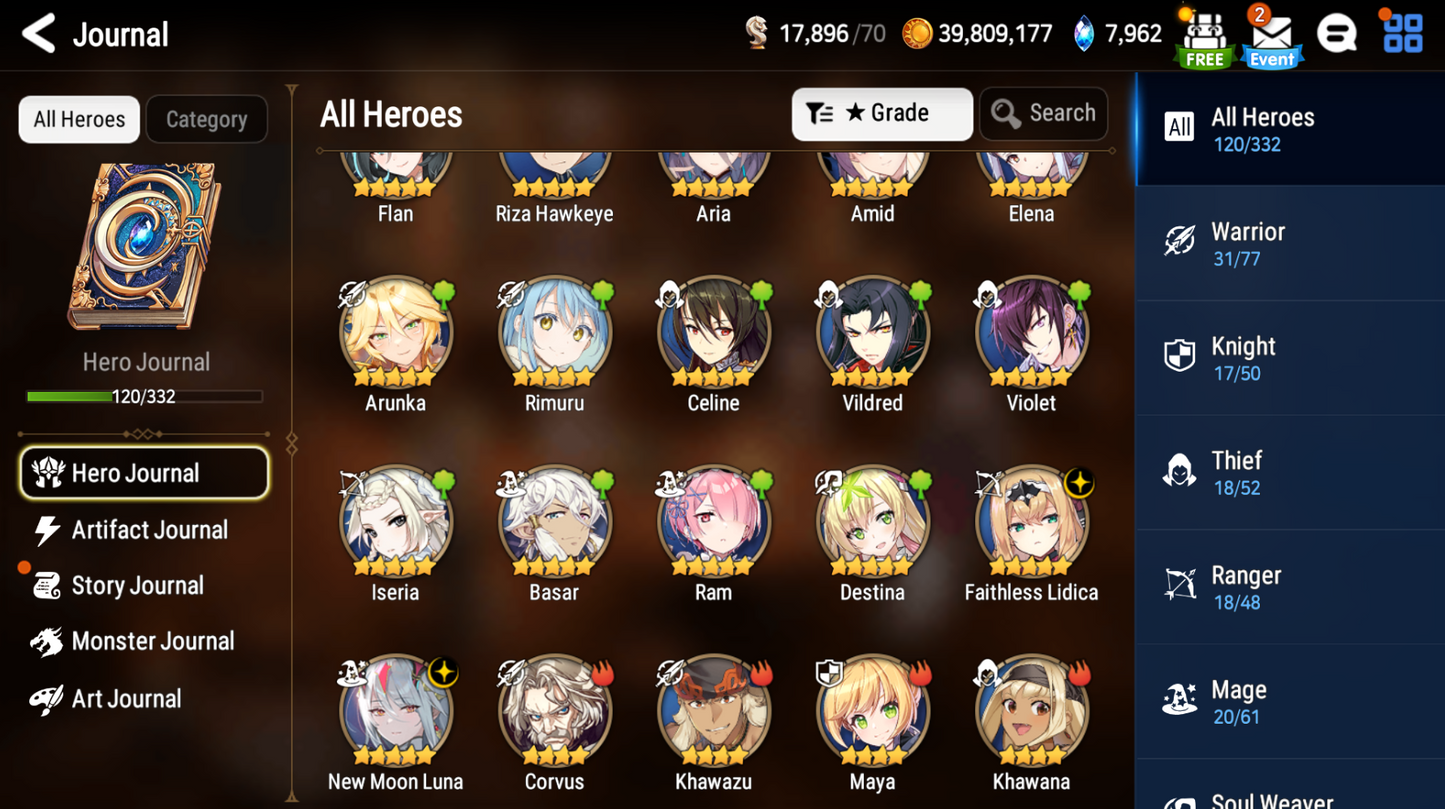Select the All filter in right sidebar

[x=1179, y=128]
